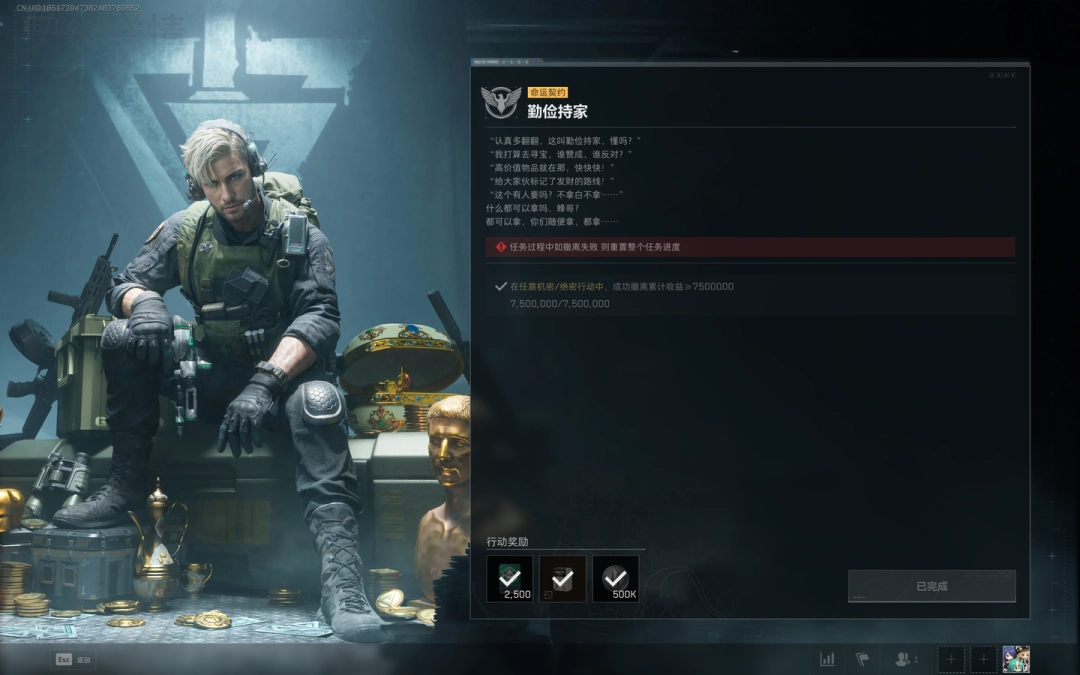Open the friends list icon
Viewport: 1080px width, 675px height.
pyautogui.click(x=905, y=659)
